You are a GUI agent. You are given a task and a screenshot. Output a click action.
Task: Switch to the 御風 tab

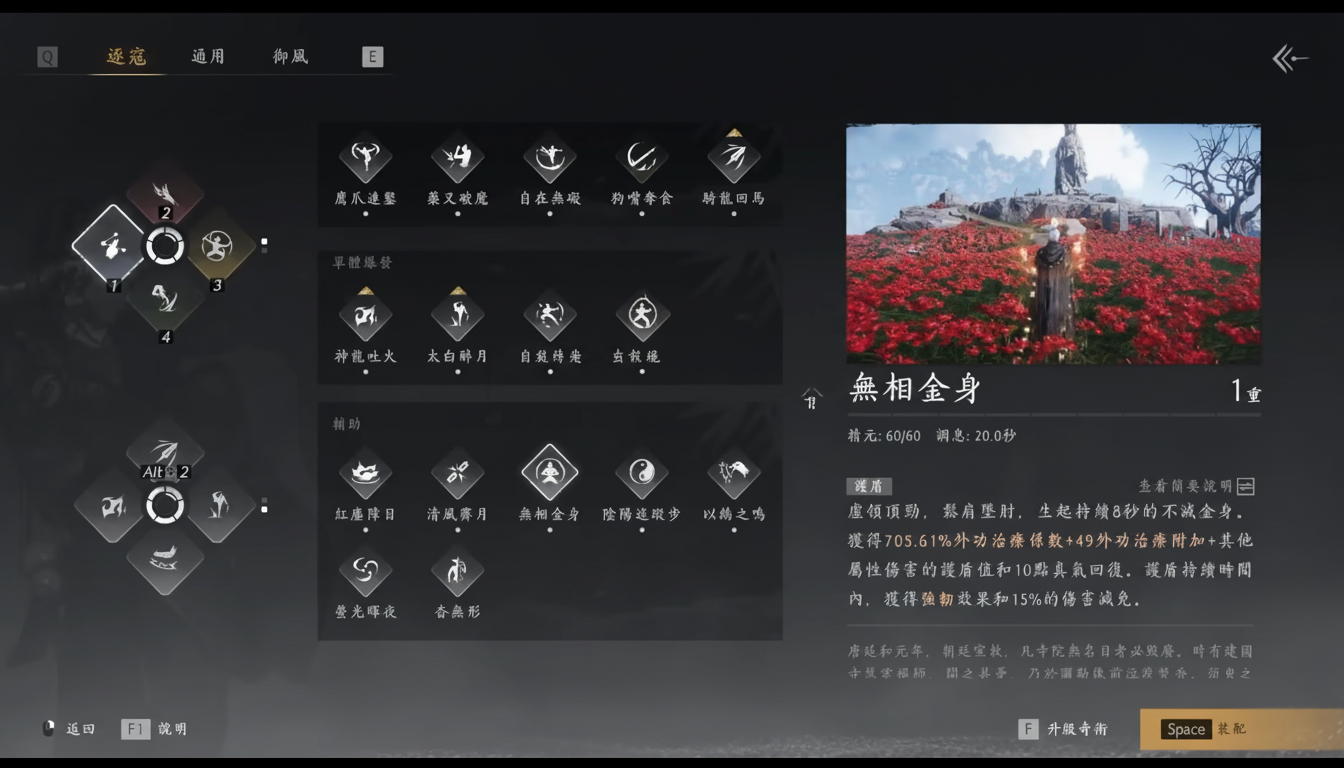[288, 57]
